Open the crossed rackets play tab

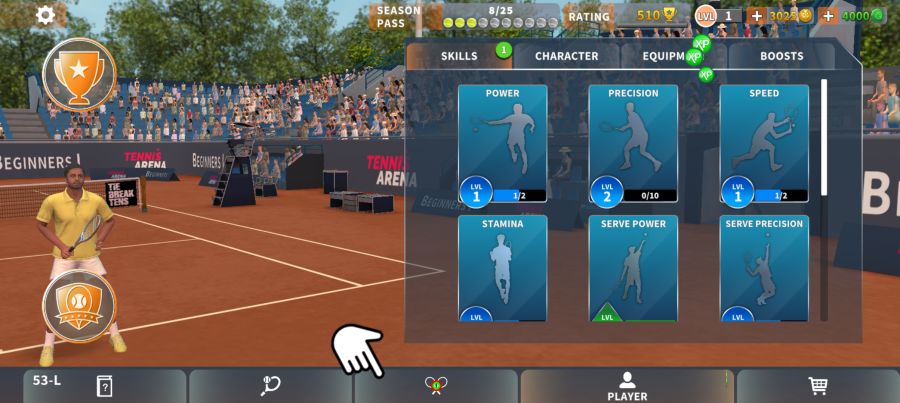coord(435,386)
